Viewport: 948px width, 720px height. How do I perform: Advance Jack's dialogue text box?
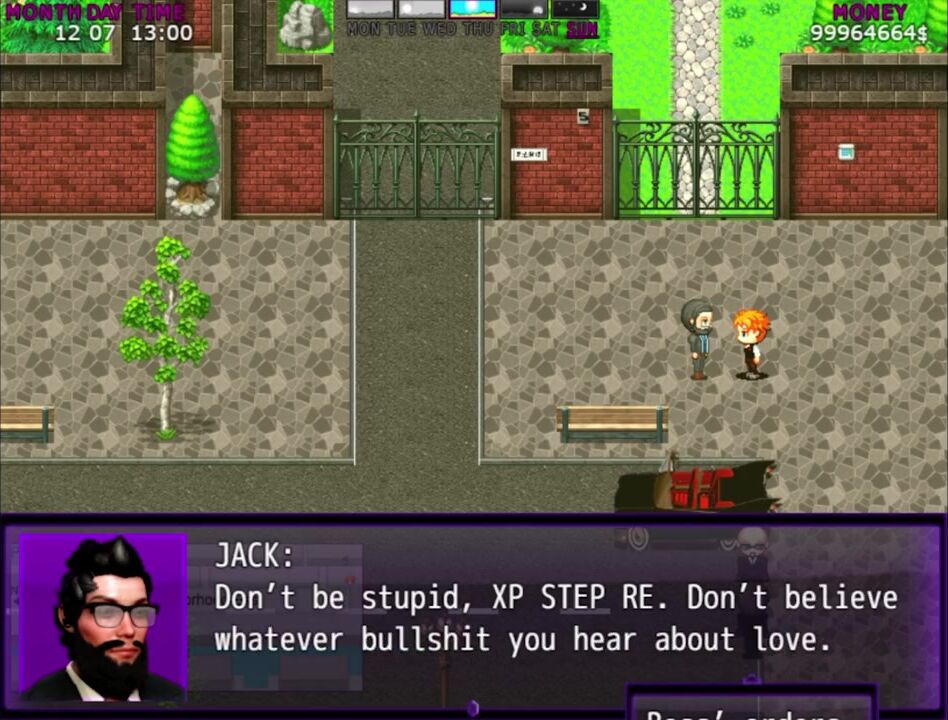click(555, 617)
